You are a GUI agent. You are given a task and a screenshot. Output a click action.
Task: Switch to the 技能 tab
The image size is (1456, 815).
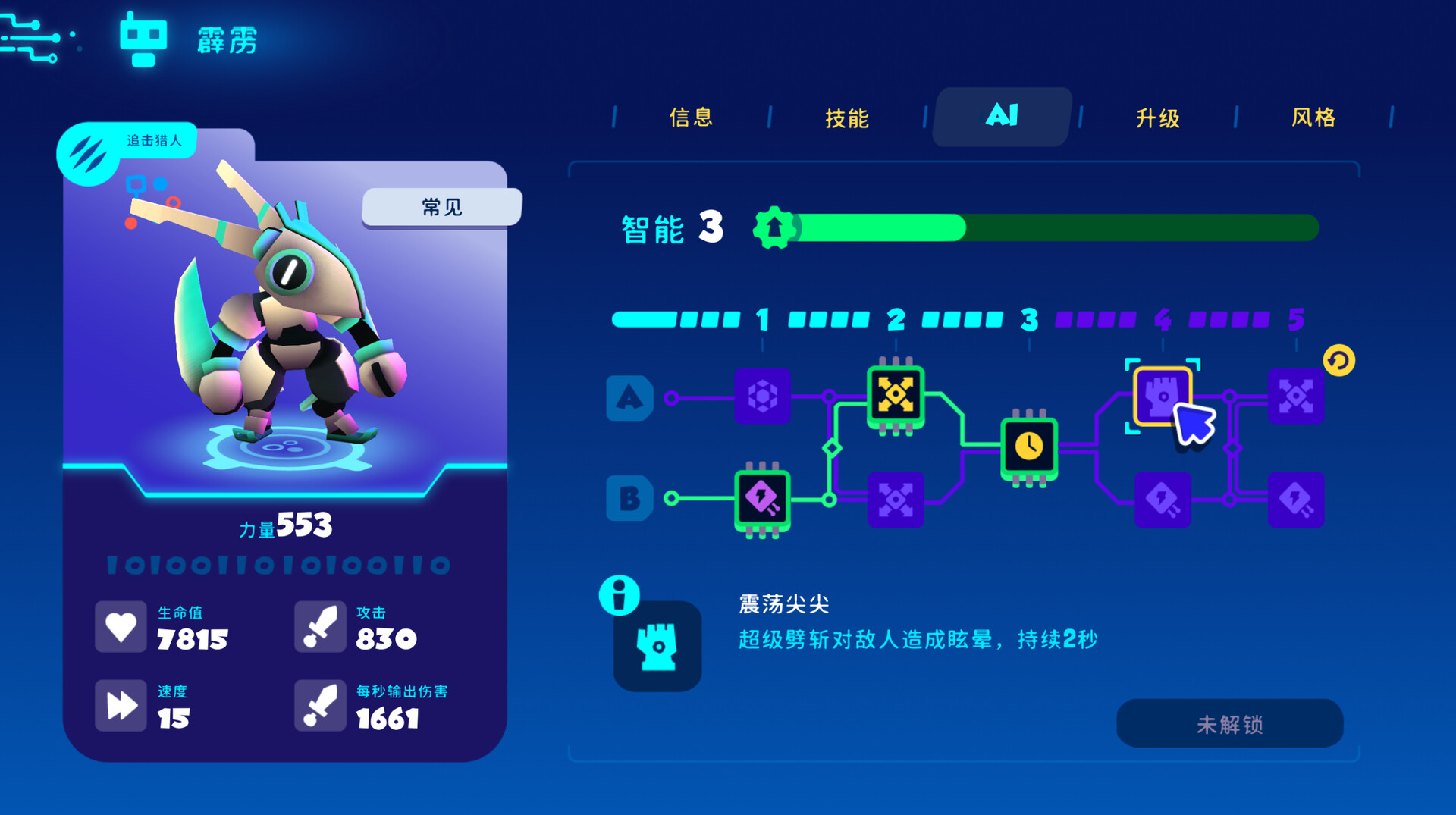[847, 118]
